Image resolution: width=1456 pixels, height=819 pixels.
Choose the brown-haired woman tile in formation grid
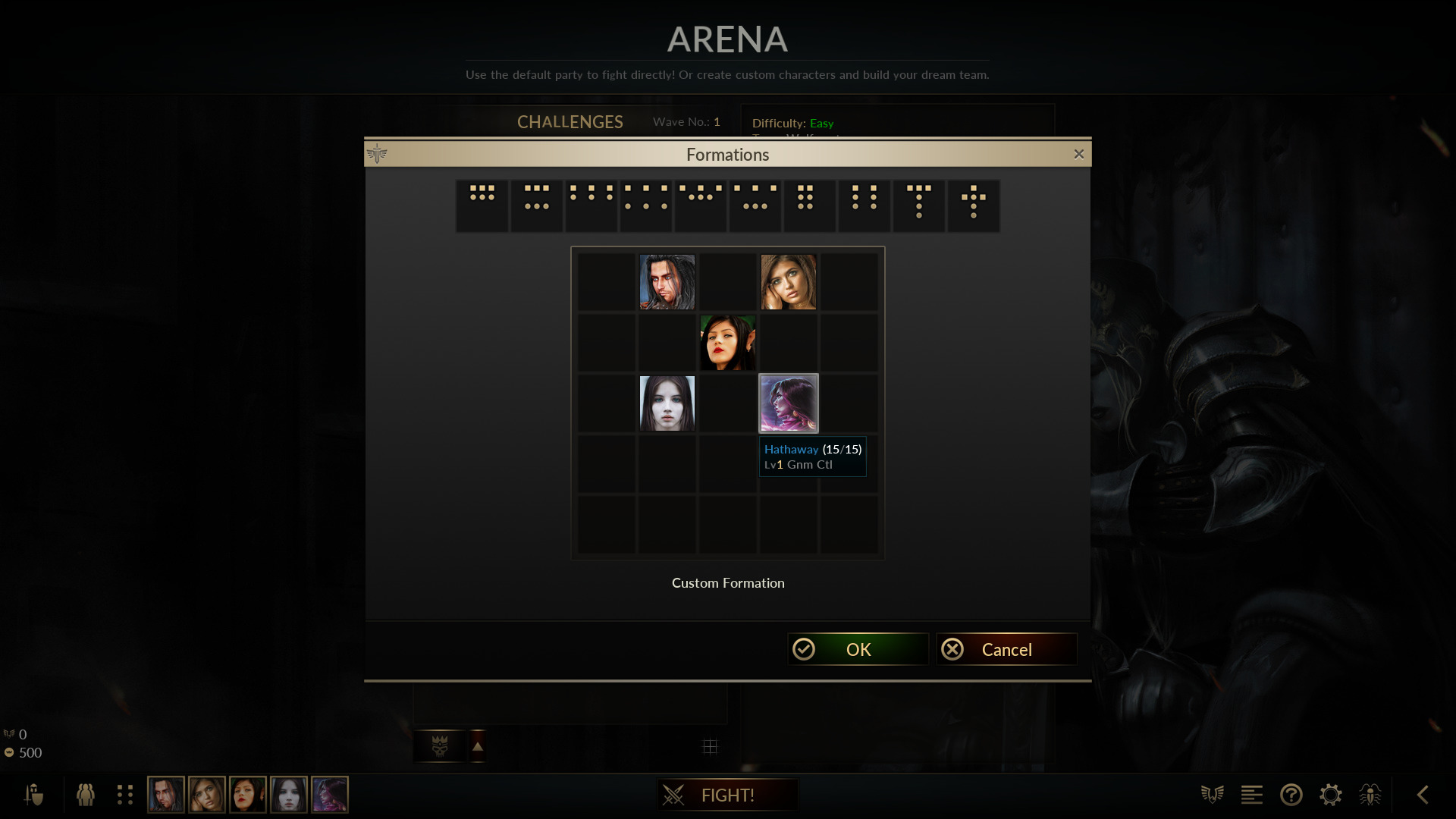[x=789, y=282]
